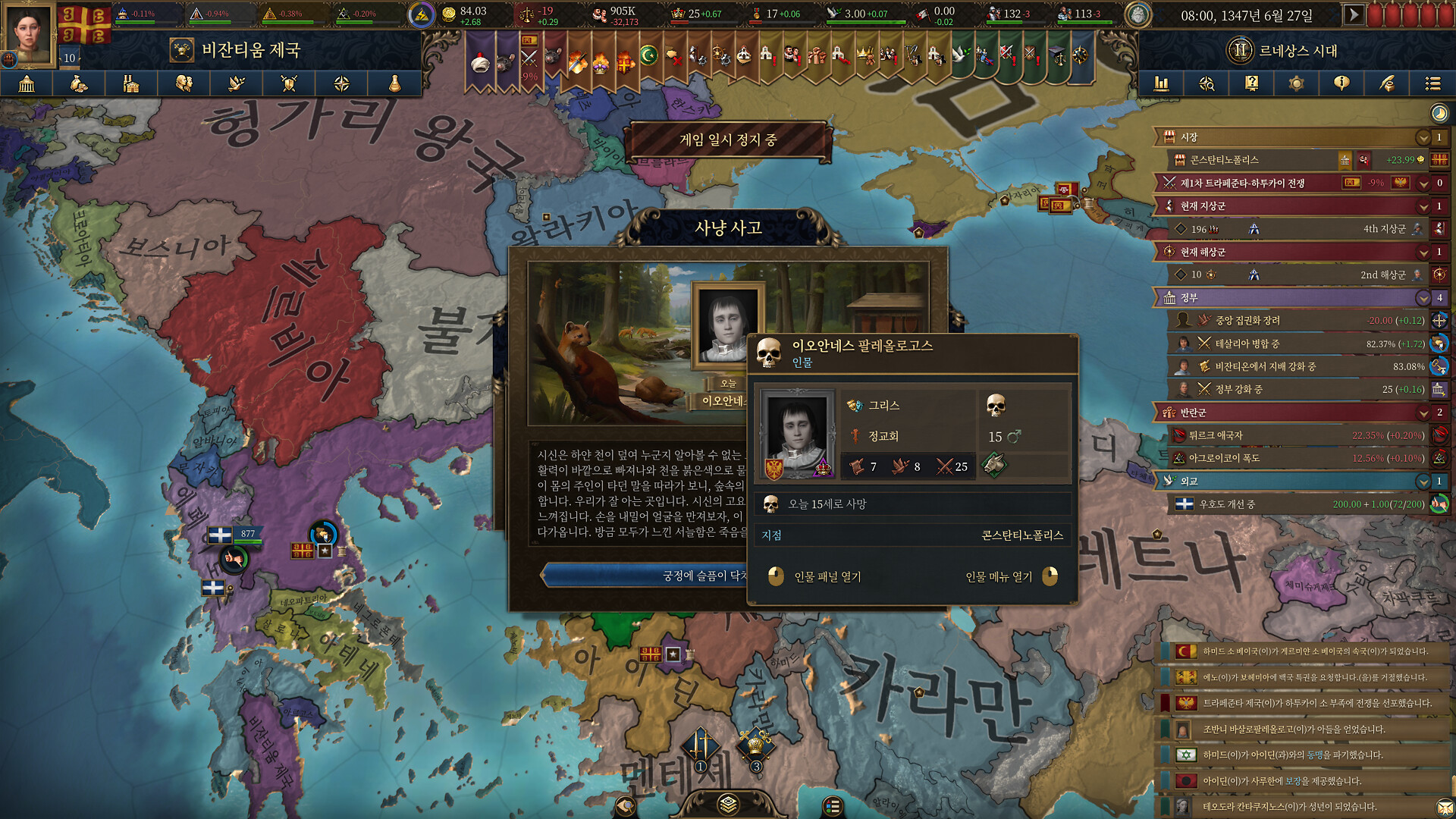Image resolution: width=1456 pixels, height=819 pixels.
Task: Collapse the Government outliner section
Action: click(x=1423, y=298)
